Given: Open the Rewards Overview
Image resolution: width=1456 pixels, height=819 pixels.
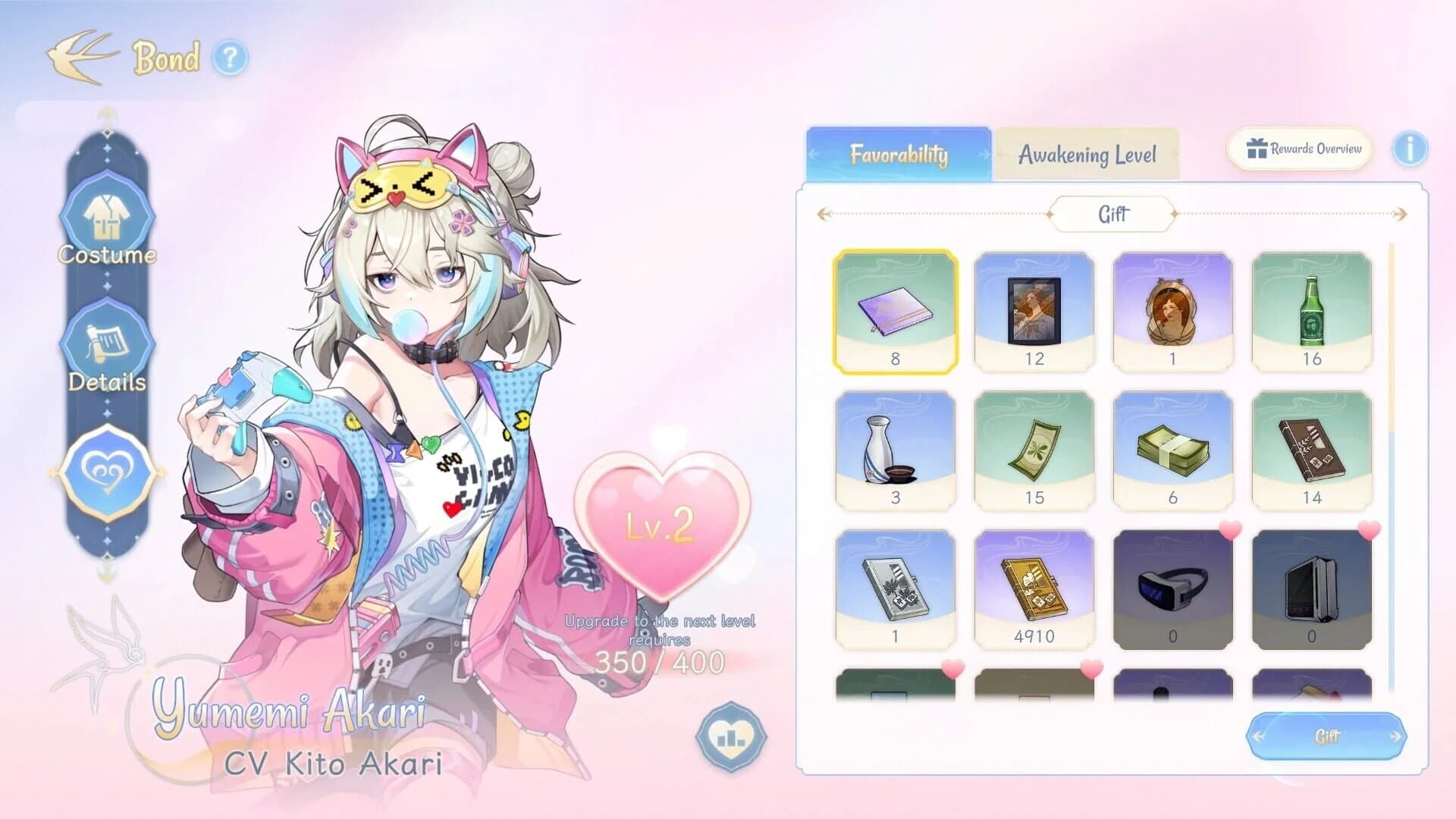Looking at the screenshot, I should [x=1298, y=149].
